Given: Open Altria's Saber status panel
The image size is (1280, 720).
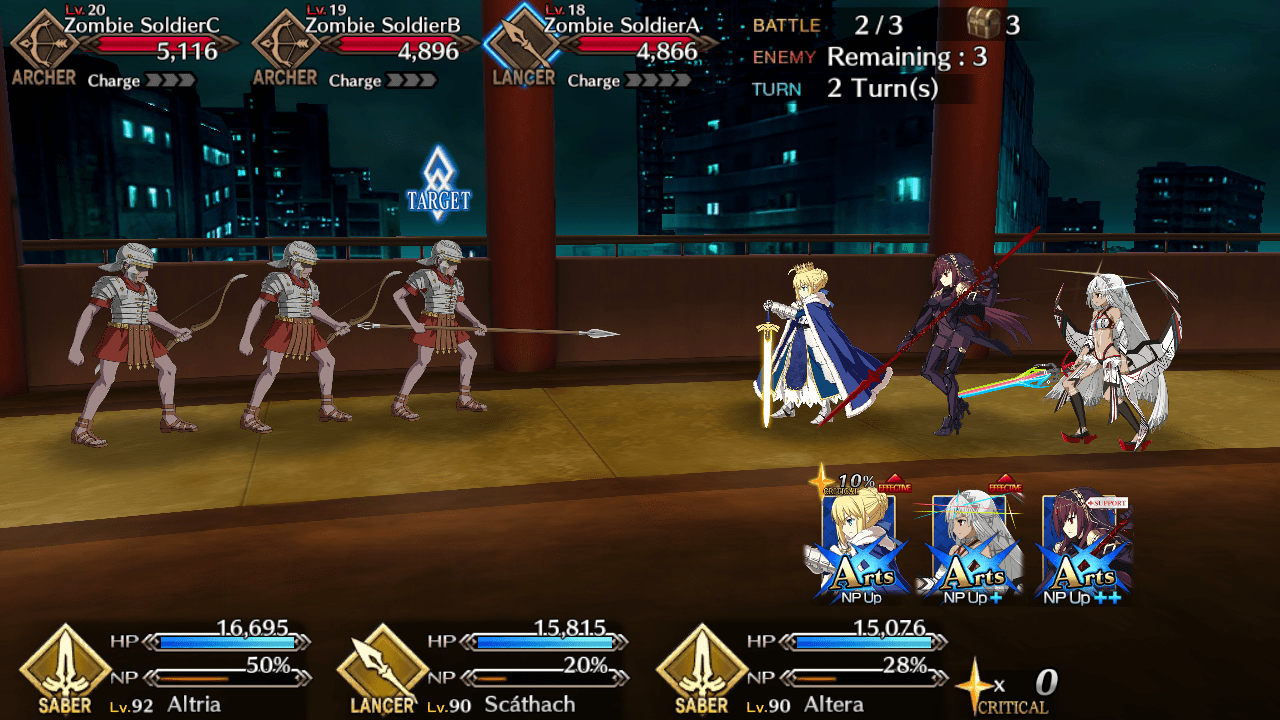Looking at the screenshot, I should tap(165, 668).
